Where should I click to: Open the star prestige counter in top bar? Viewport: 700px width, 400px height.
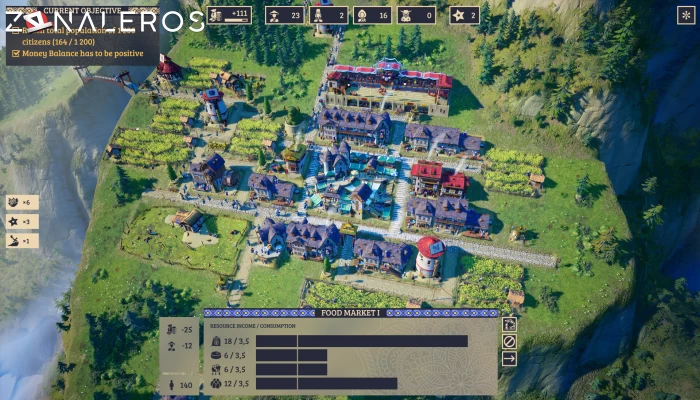click(464, 15)
